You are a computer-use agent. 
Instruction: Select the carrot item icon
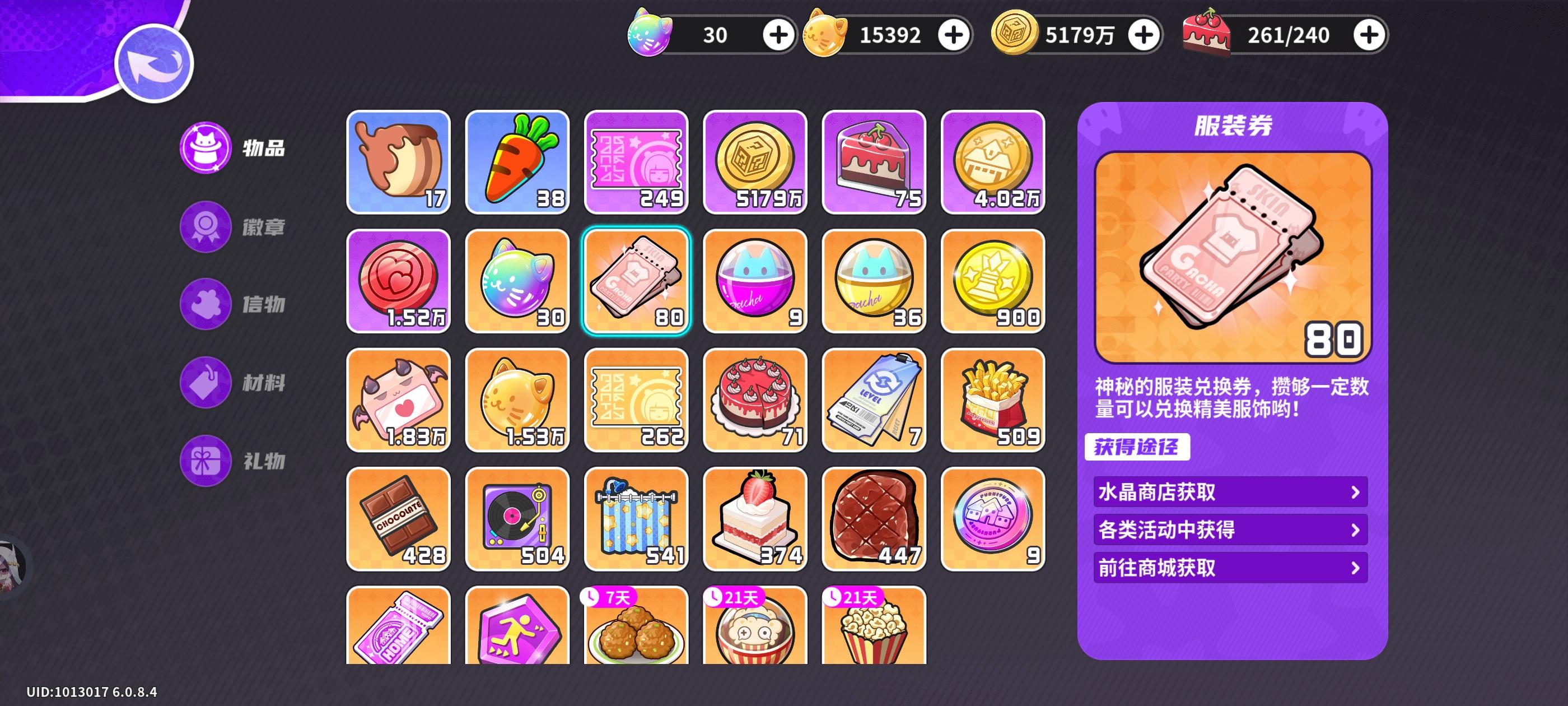pos(517,161)
